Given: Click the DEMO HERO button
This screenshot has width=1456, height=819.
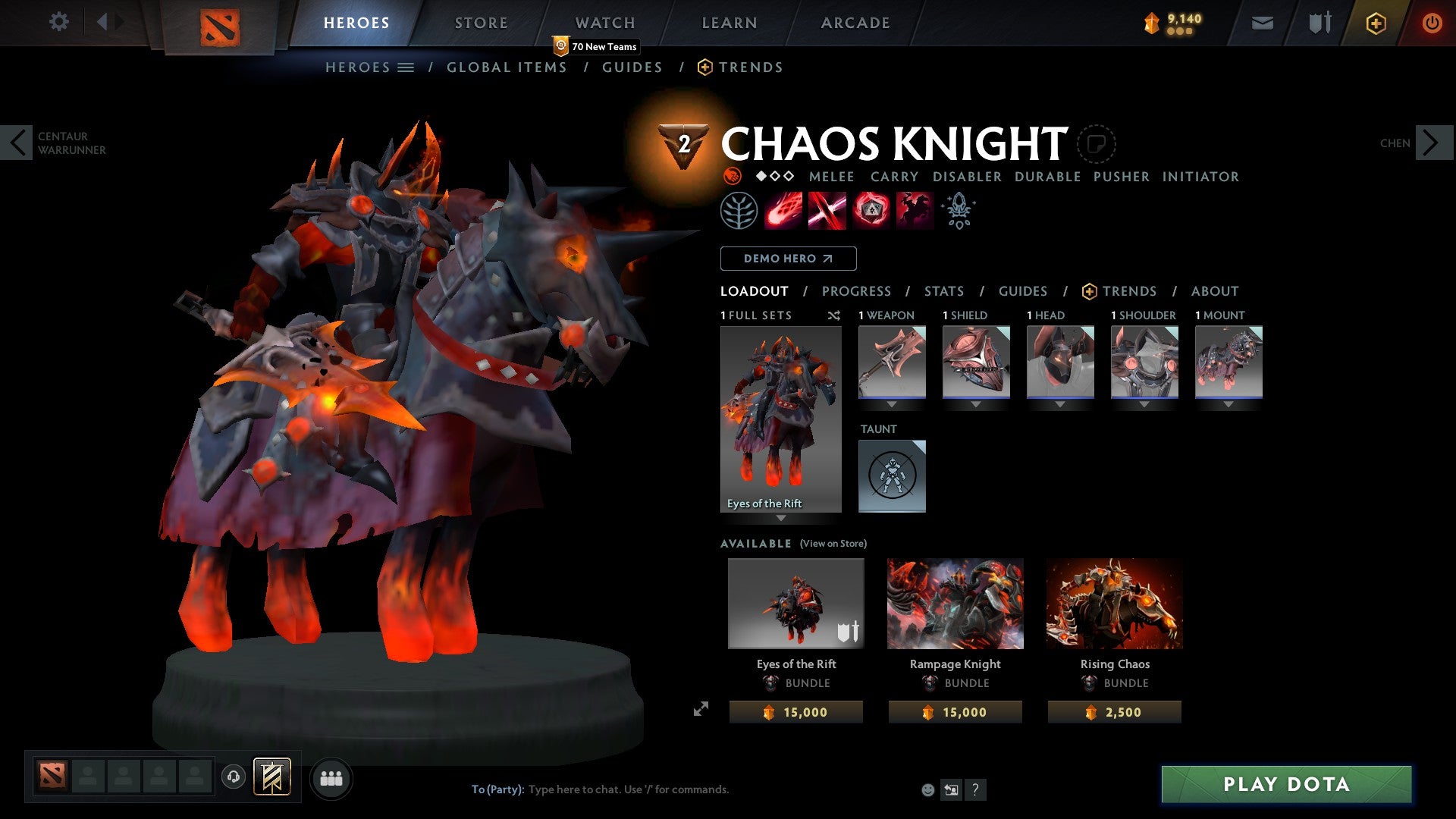Looking at the screenshot, I should tap(787, 258).
